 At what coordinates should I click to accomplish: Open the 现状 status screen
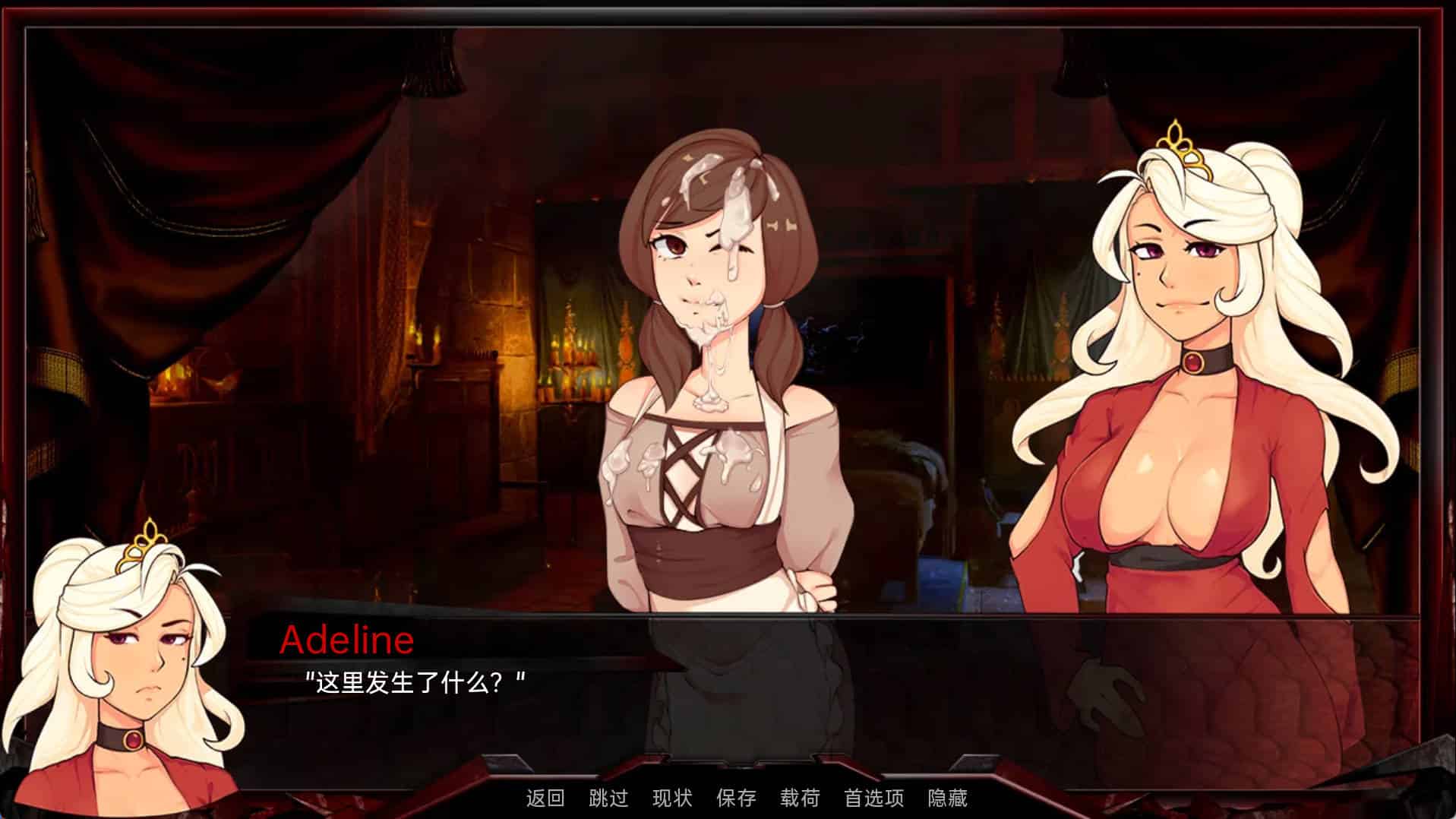(672, 798)
